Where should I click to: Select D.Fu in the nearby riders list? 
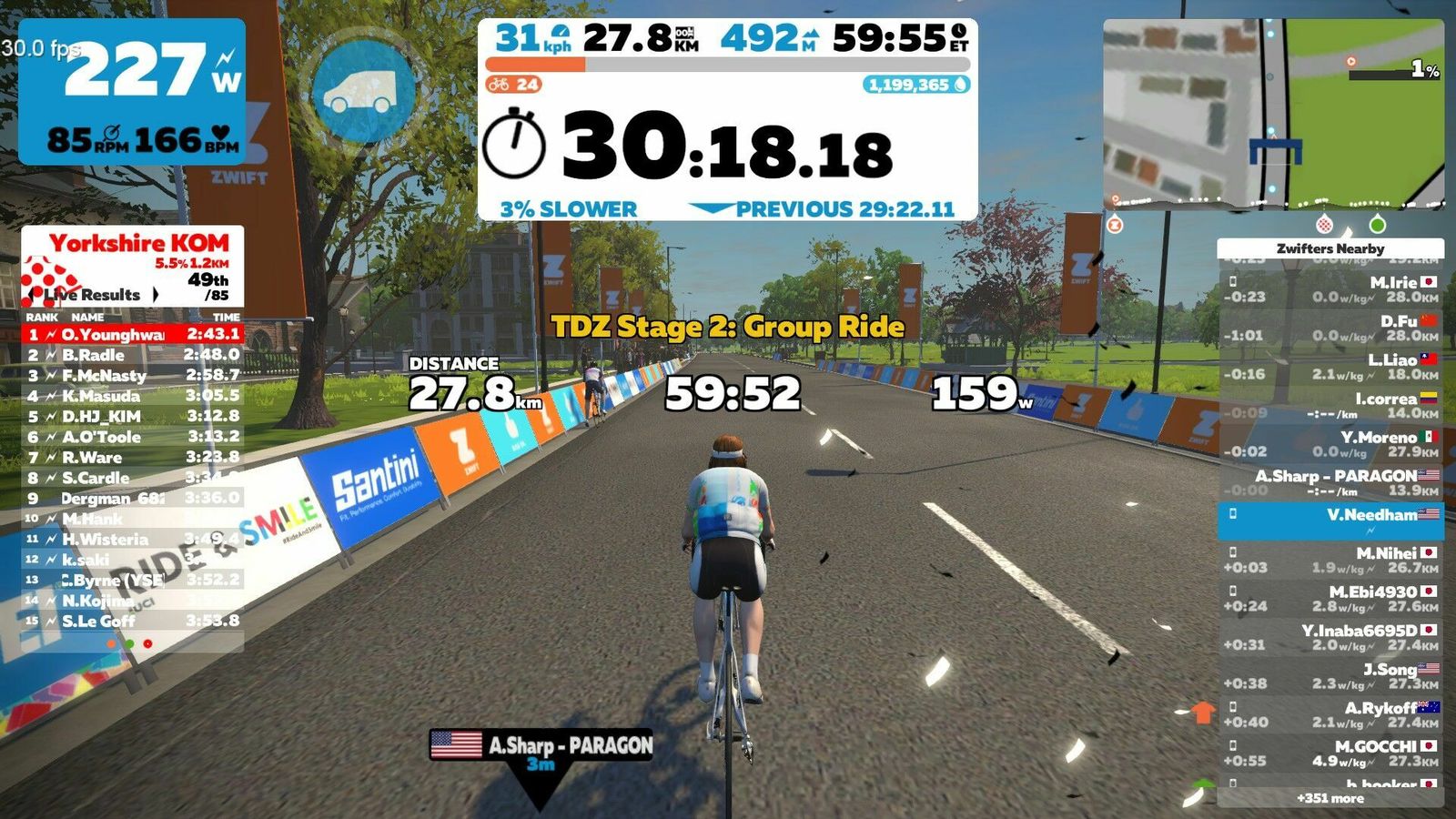[x=1330, y=329]
